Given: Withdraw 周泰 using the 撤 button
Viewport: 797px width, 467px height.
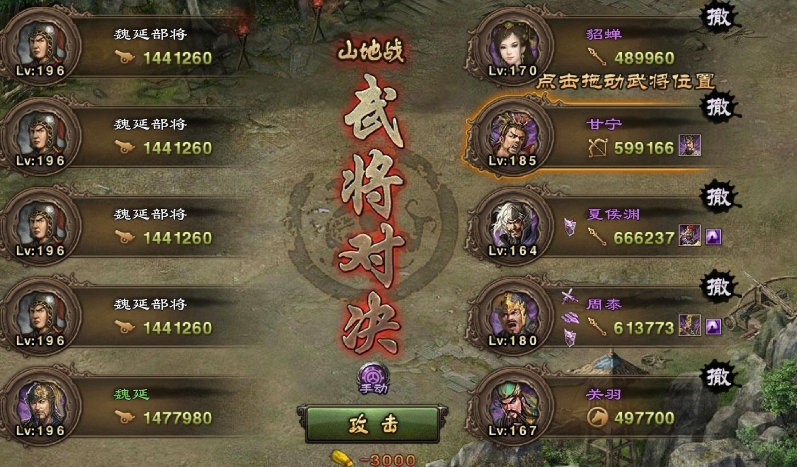Looking at the screenshot, I should [x=717, y=286].
